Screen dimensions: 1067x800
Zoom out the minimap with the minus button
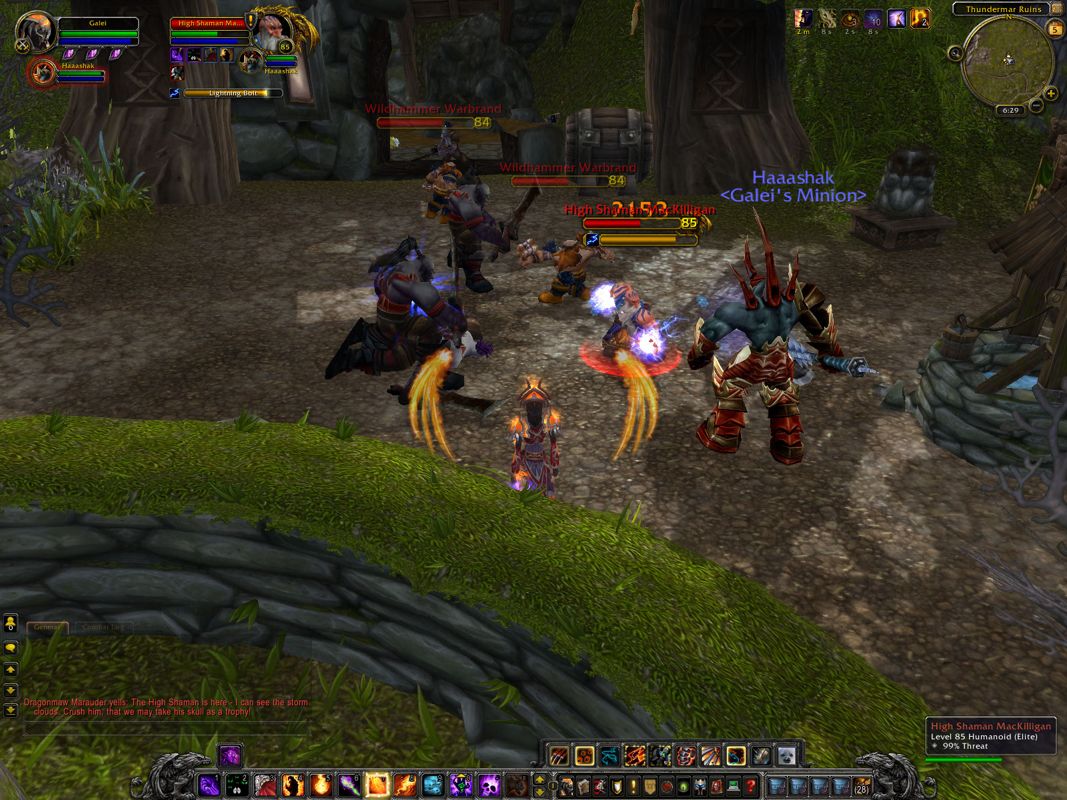pos(1037,105)
